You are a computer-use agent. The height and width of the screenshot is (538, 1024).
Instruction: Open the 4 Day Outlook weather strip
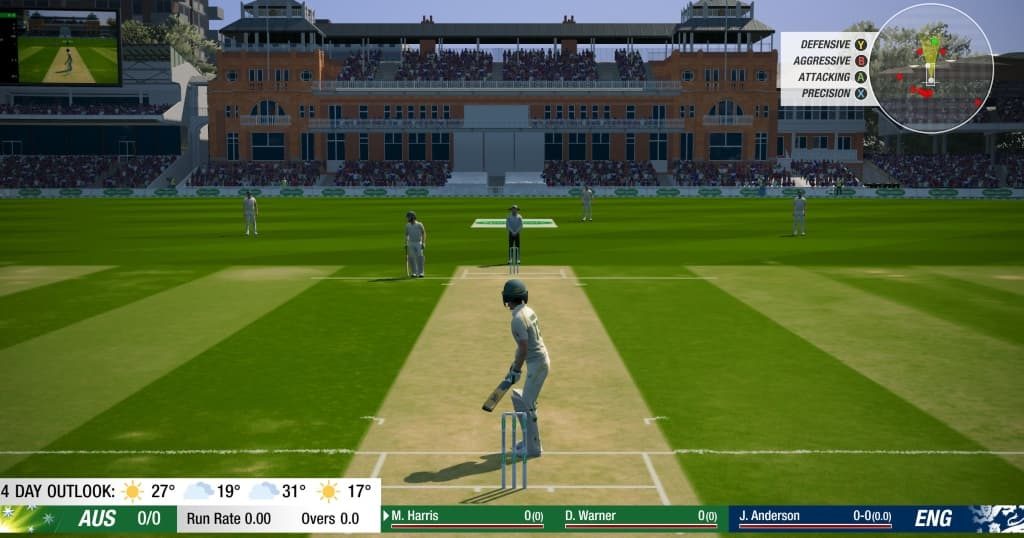pyautogui.click(x=188, y=491)
